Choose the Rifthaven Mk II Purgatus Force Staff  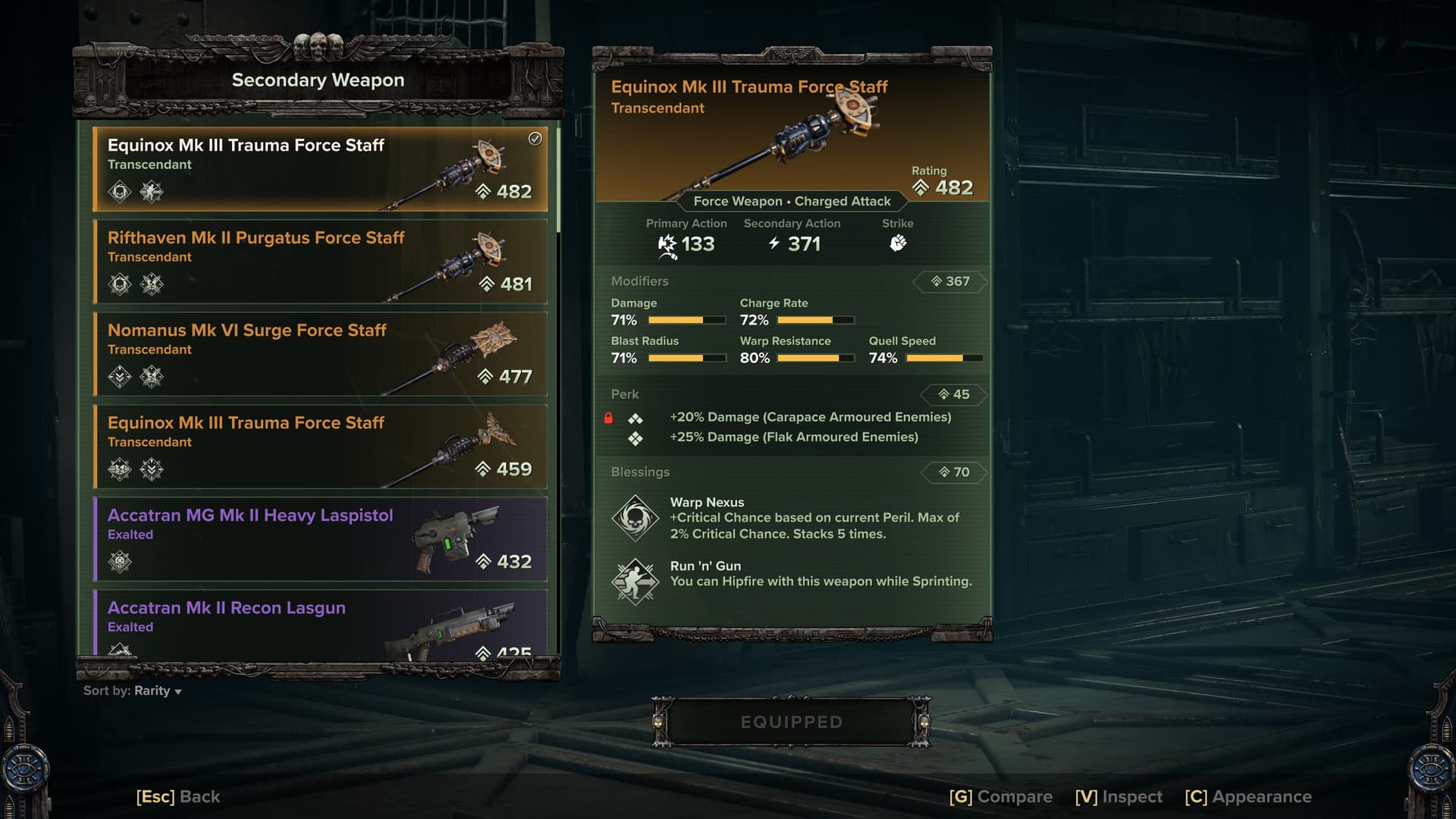click(x=320, y=261)
